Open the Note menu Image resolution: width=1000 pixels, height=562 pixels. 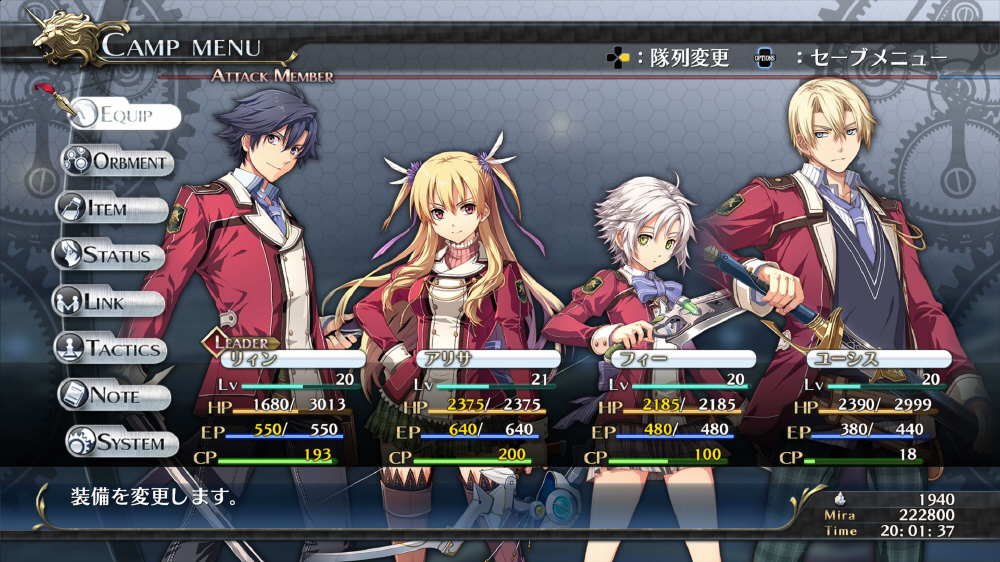[112, 395]
